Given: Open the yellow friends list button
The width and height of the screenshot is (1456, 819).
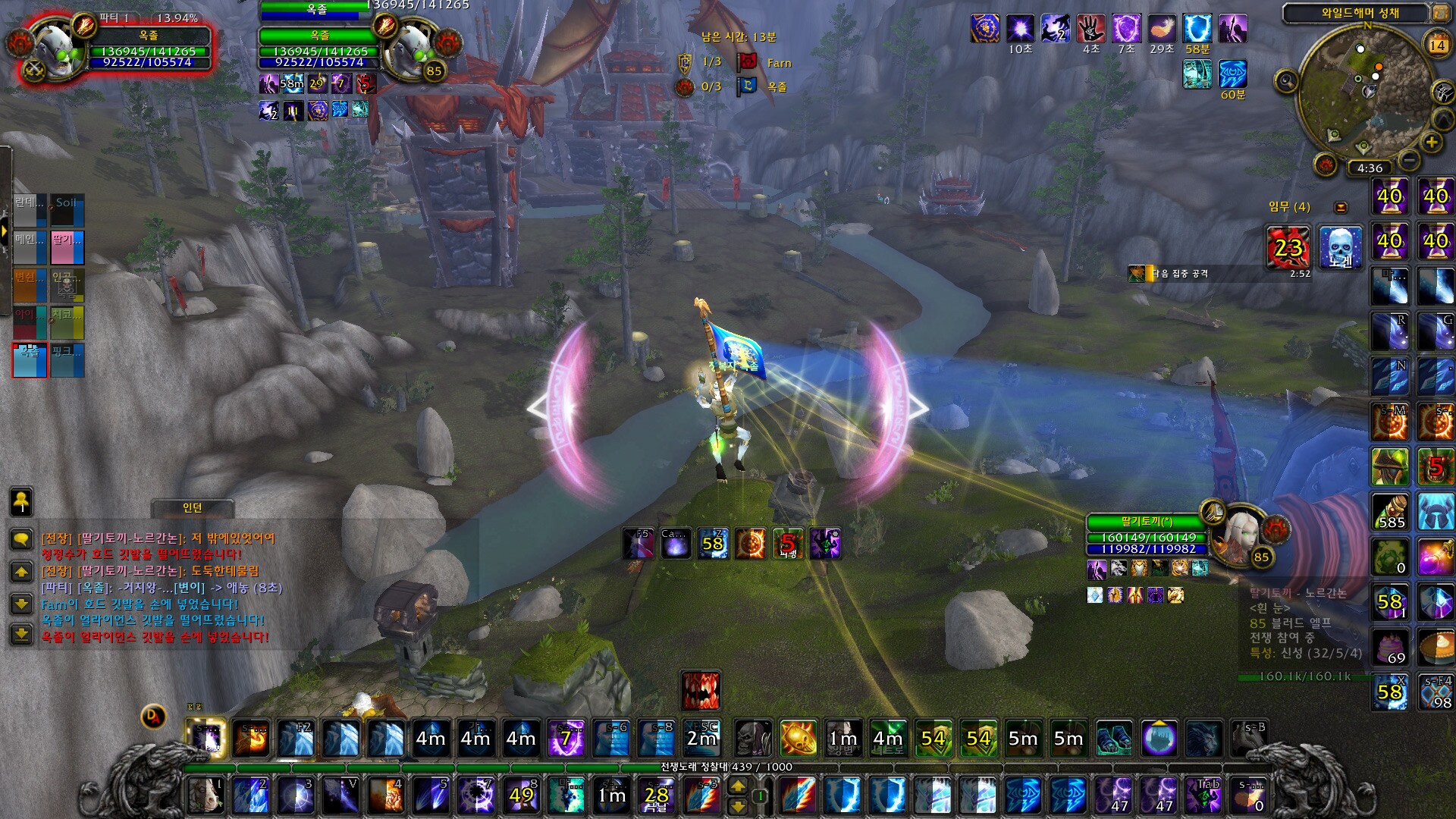Looking at the screenshot, I should 21,501.
